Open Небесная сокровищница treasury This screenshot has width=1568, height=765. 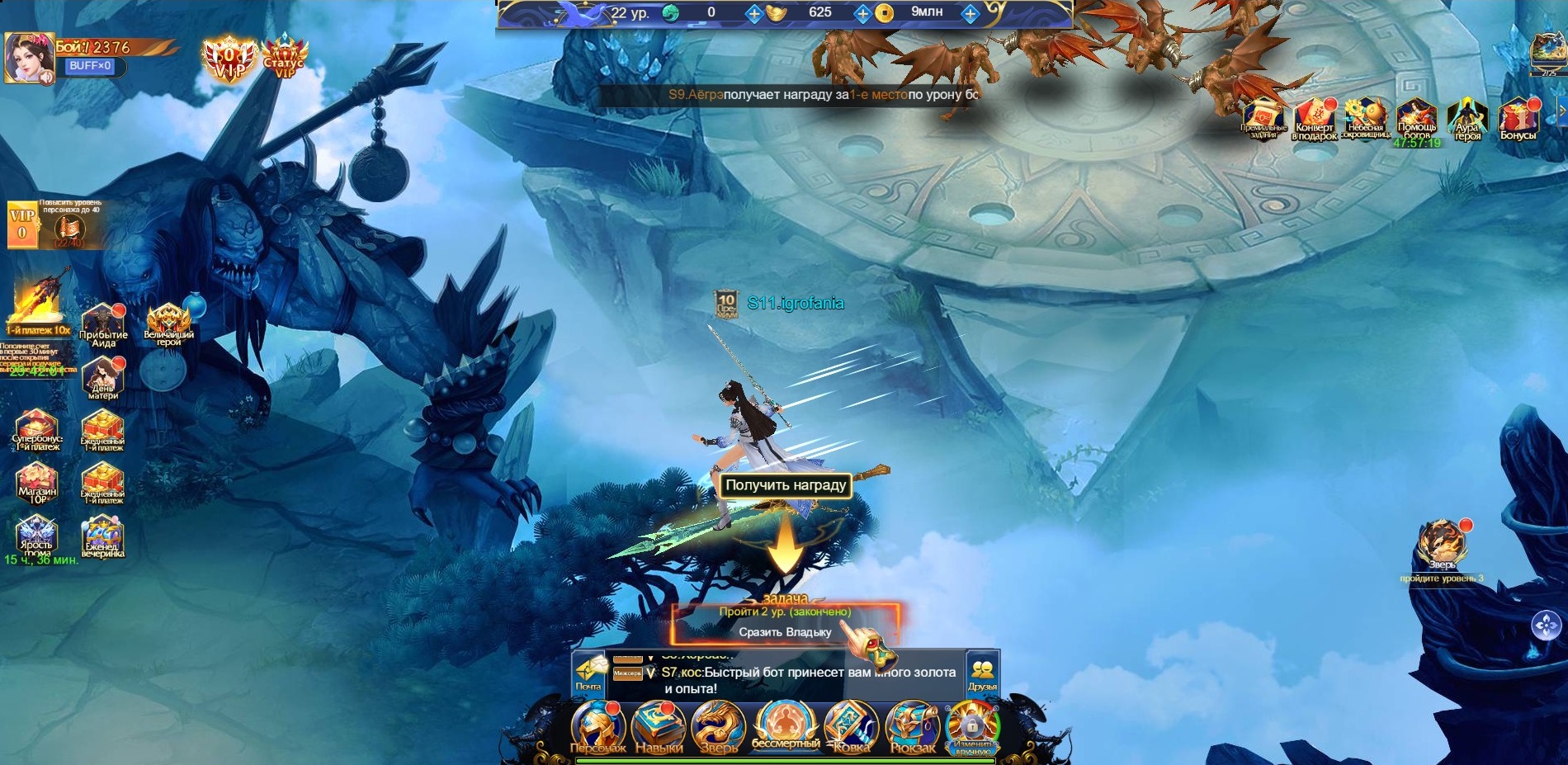(x=1366, y=119)
